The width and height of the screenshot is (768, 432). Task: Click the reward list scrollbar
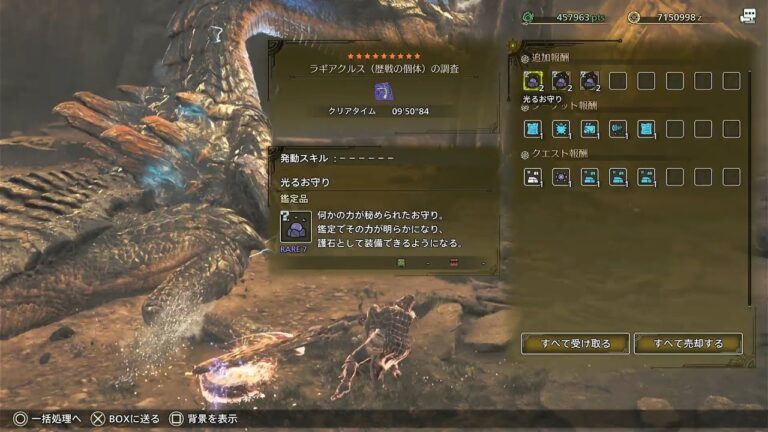click(750, 180)
